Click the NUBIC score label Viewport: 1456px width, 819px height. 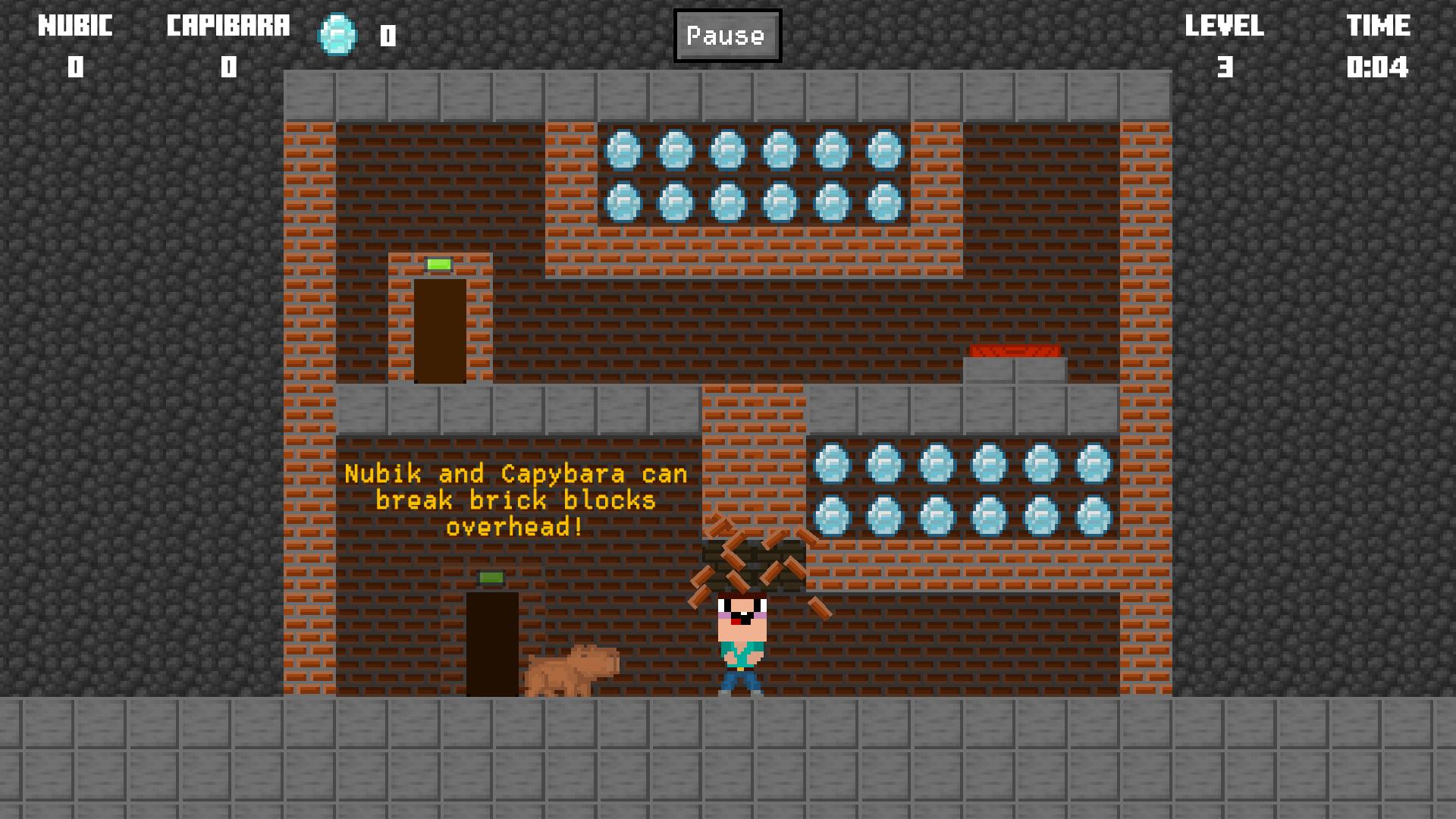click(x=74, y=25)
